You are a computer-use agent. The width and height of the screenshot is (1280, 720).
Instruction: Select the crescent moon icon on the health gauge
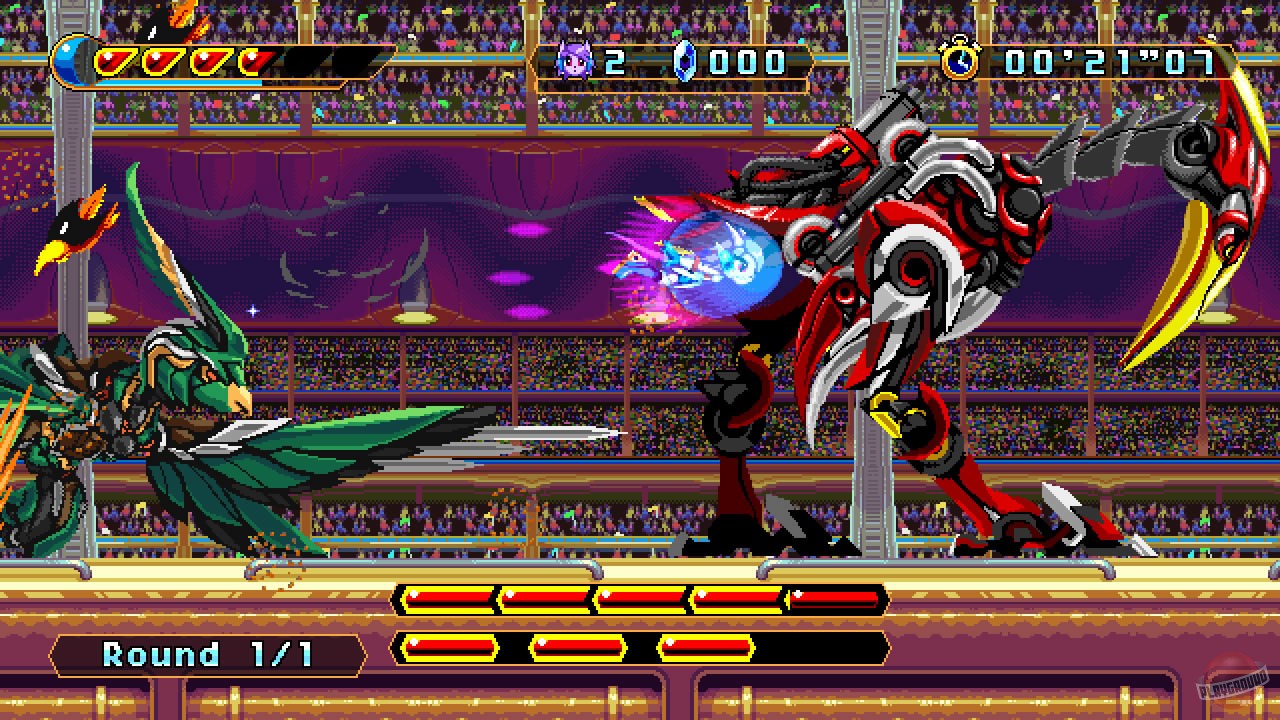[75, 60]
